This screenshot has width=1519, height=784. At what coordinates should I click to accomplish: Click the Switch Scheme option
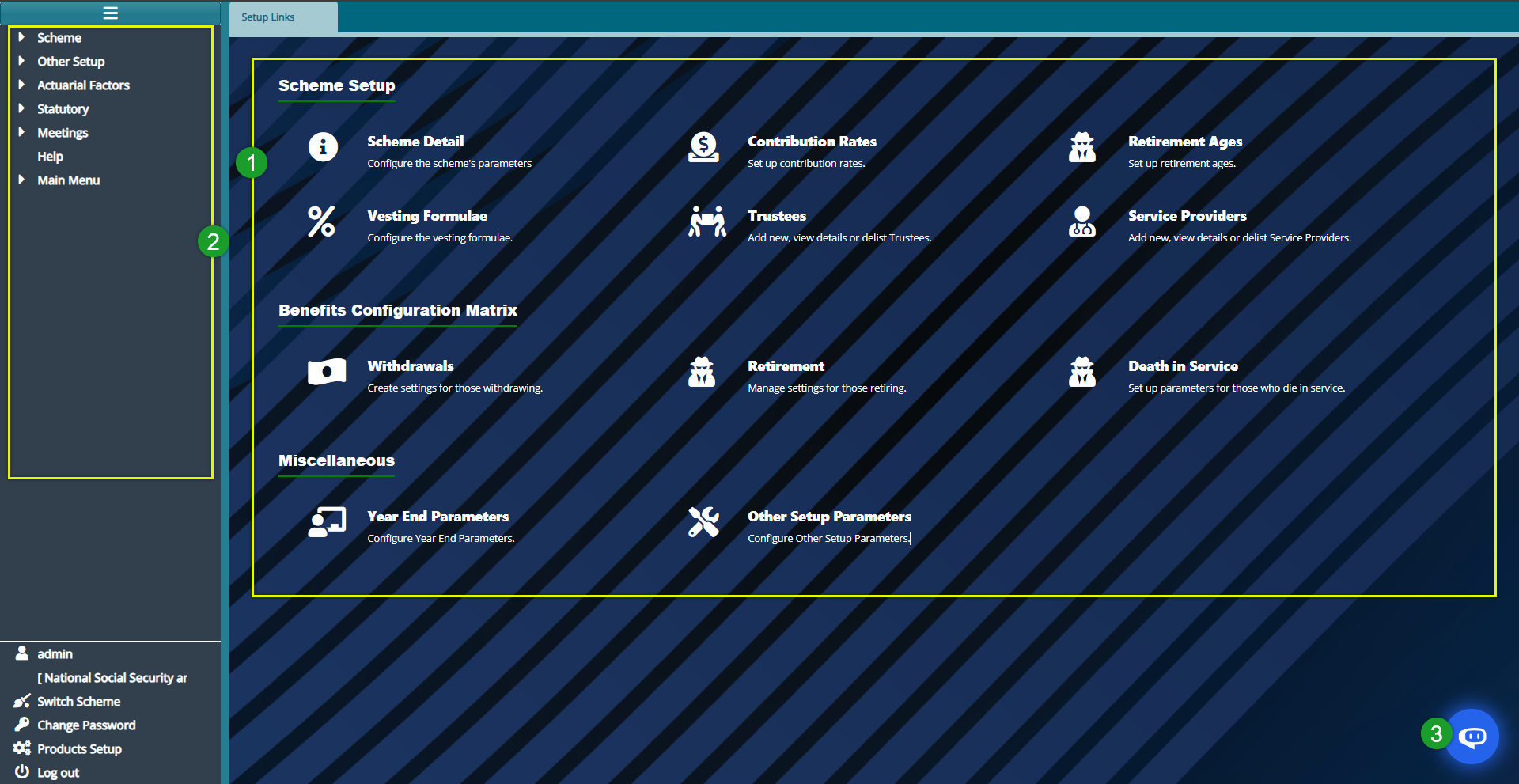coord(78,701)
